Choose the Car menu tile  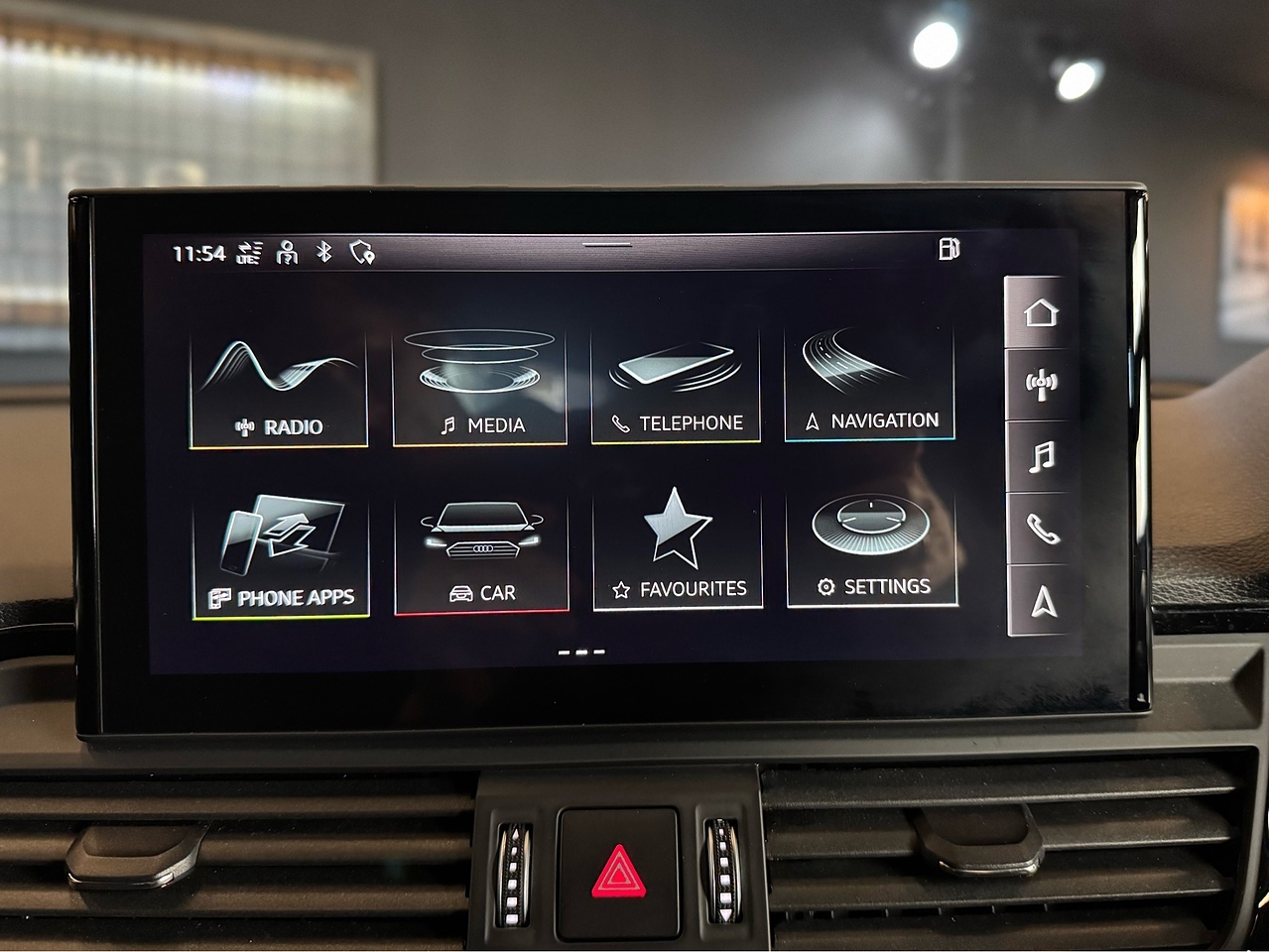click(482, 555)
